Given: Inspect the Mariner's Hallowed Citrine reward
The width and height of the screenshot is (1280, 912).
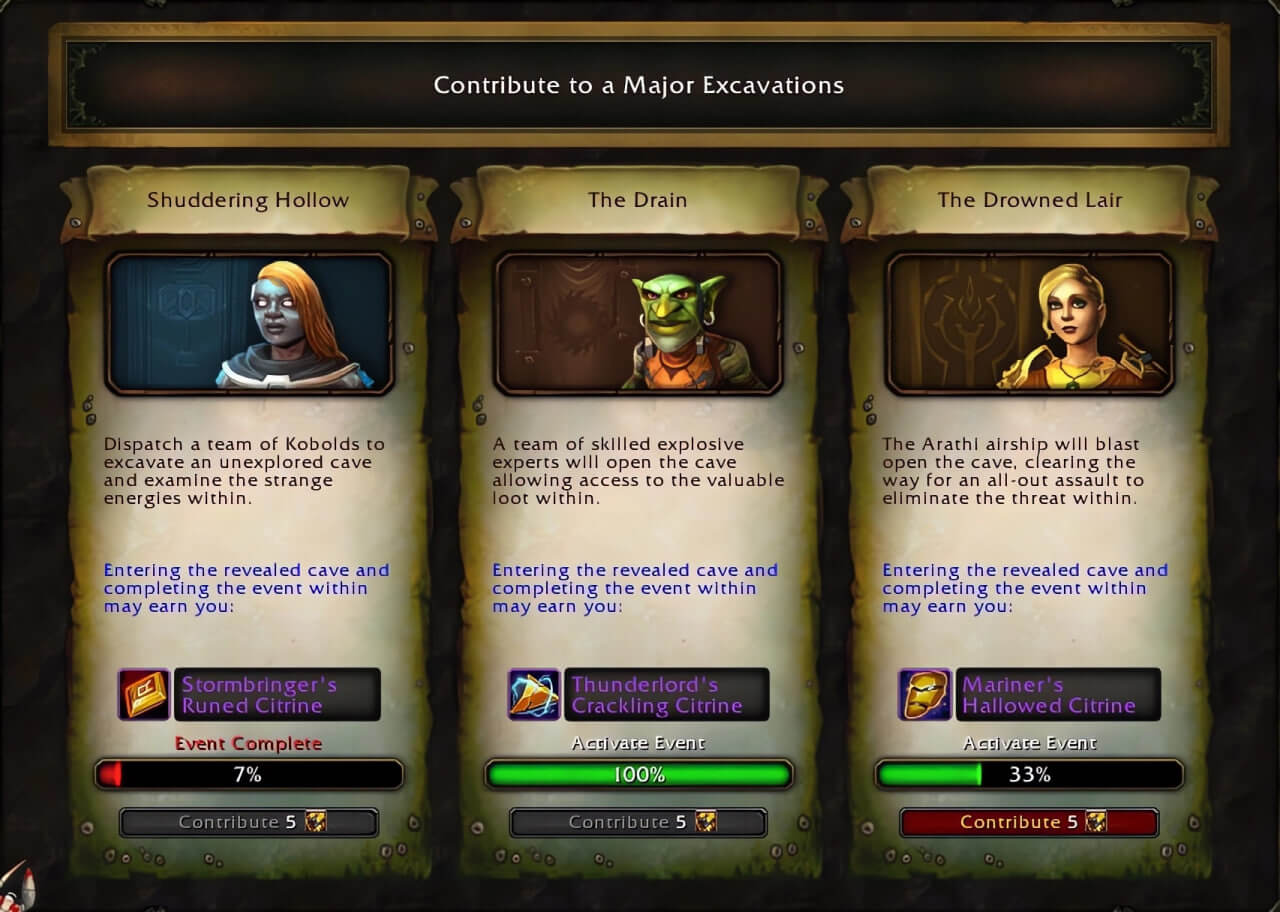Looking at the screenshot, I should (925, 695).
